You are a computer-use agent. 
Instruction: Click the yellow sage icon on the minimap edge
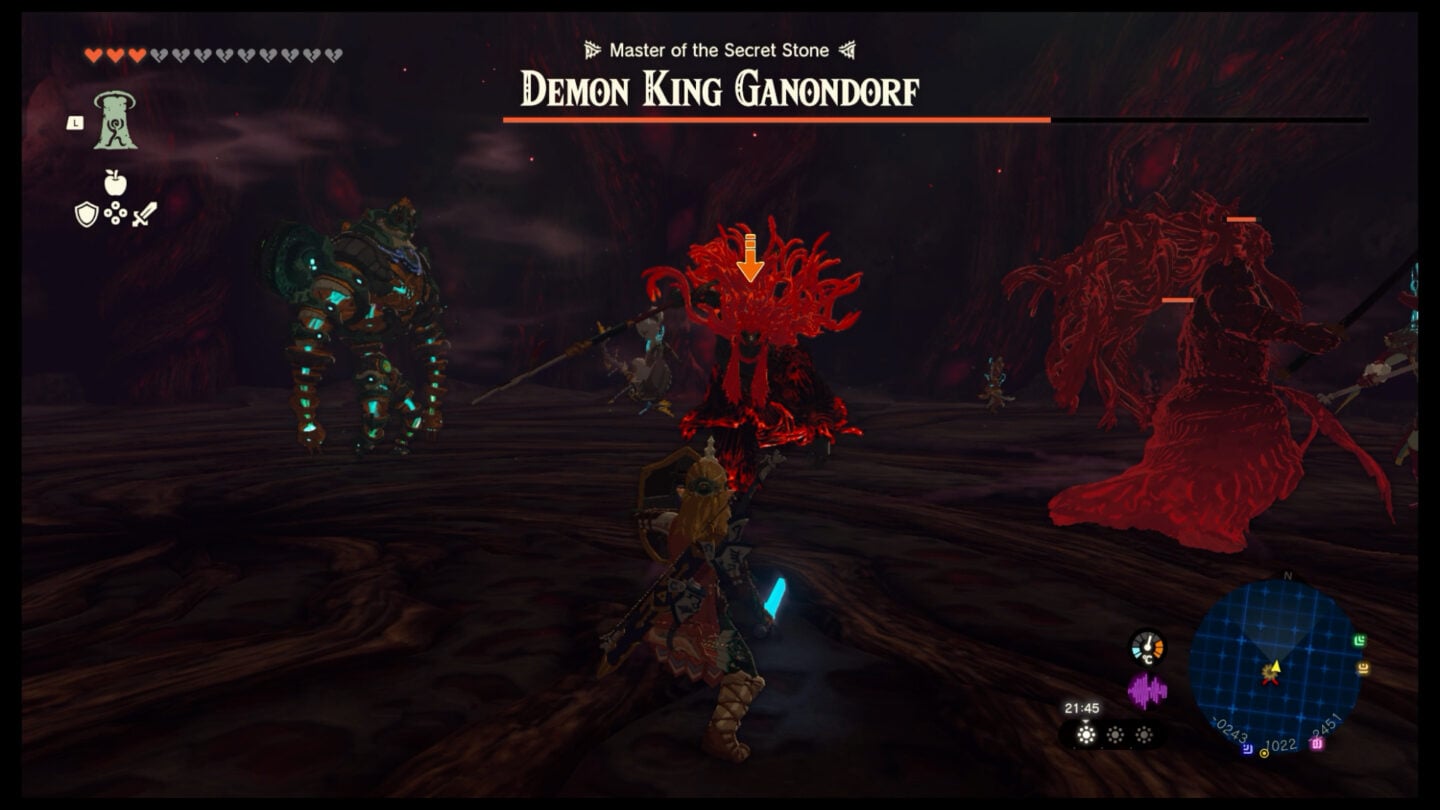point(1362,669)
